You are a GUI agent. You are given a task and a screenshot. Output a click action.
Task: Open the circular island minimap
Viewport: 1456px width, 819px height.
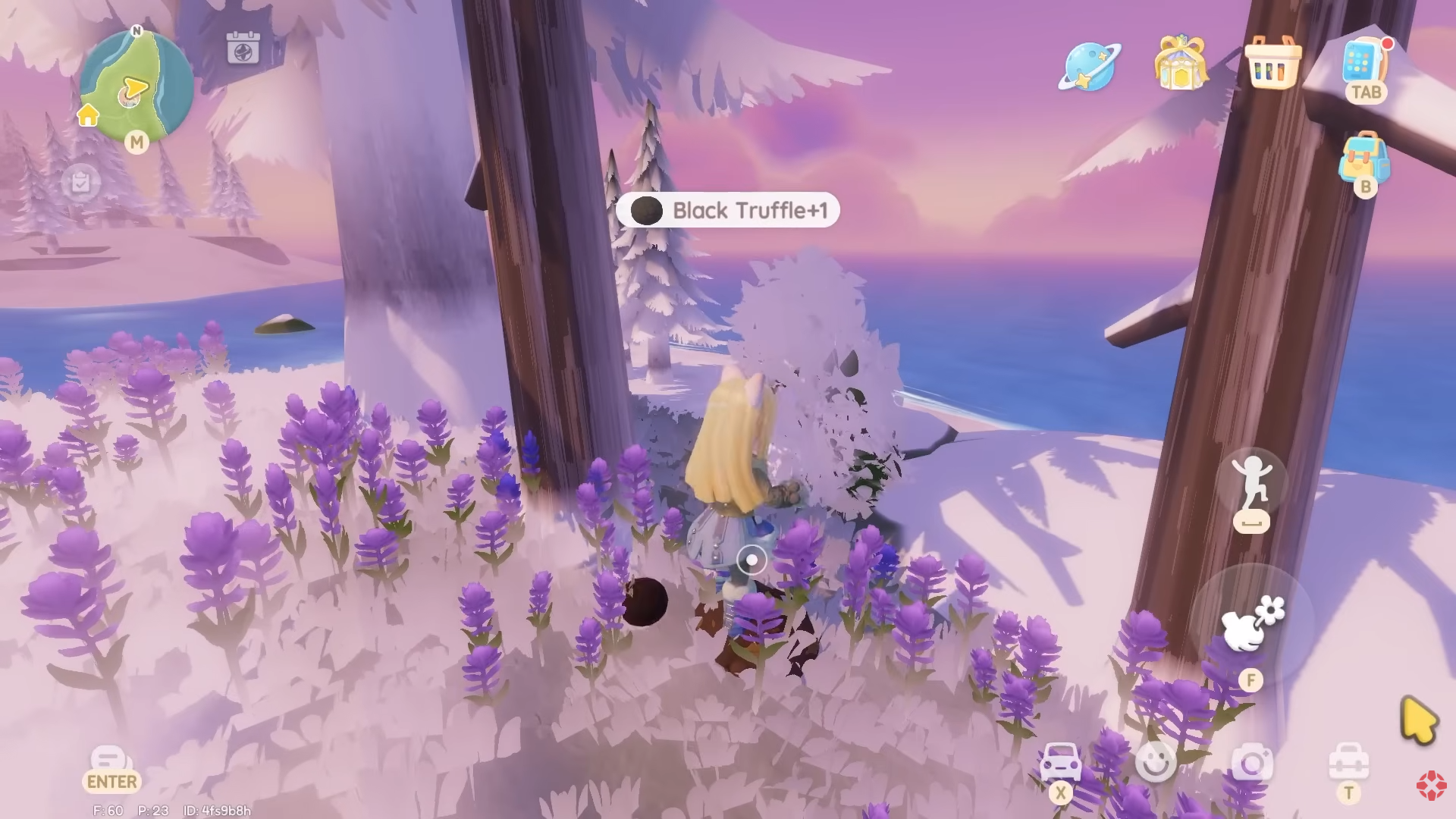(136, 86)
